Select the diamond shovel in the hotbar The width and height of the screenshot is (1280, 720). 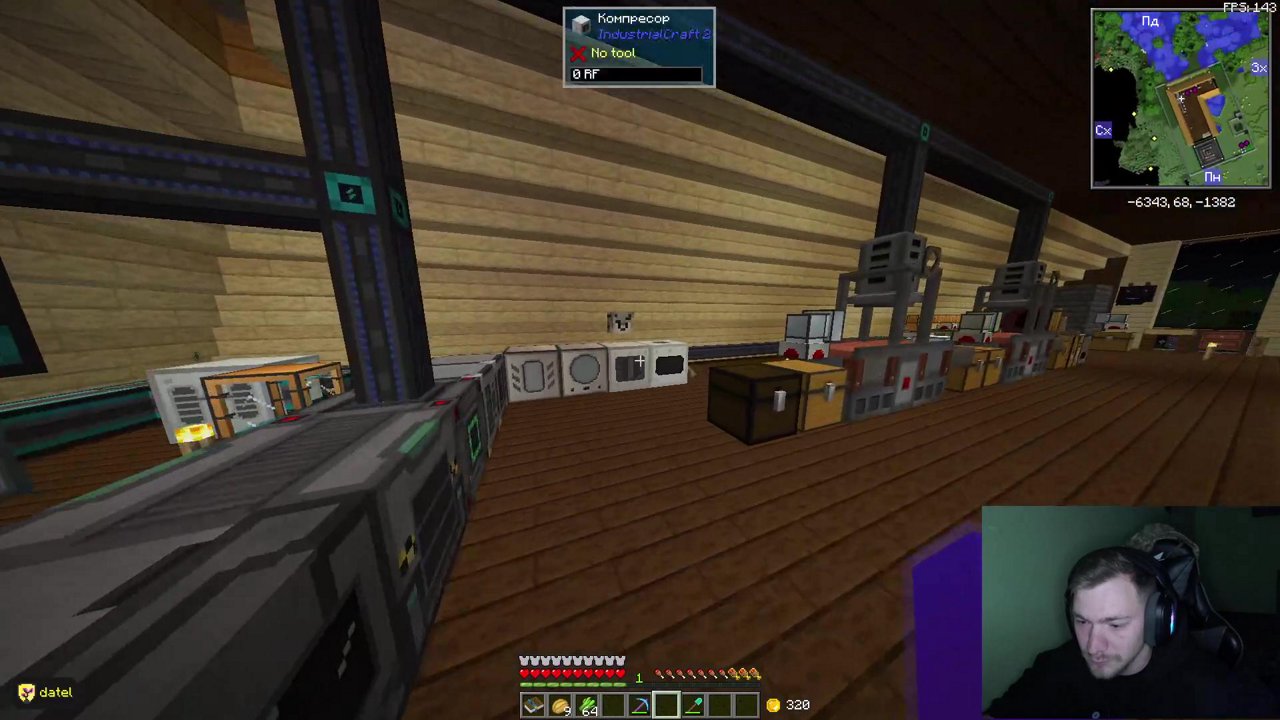pyautogui.click(x=693, y=703)
